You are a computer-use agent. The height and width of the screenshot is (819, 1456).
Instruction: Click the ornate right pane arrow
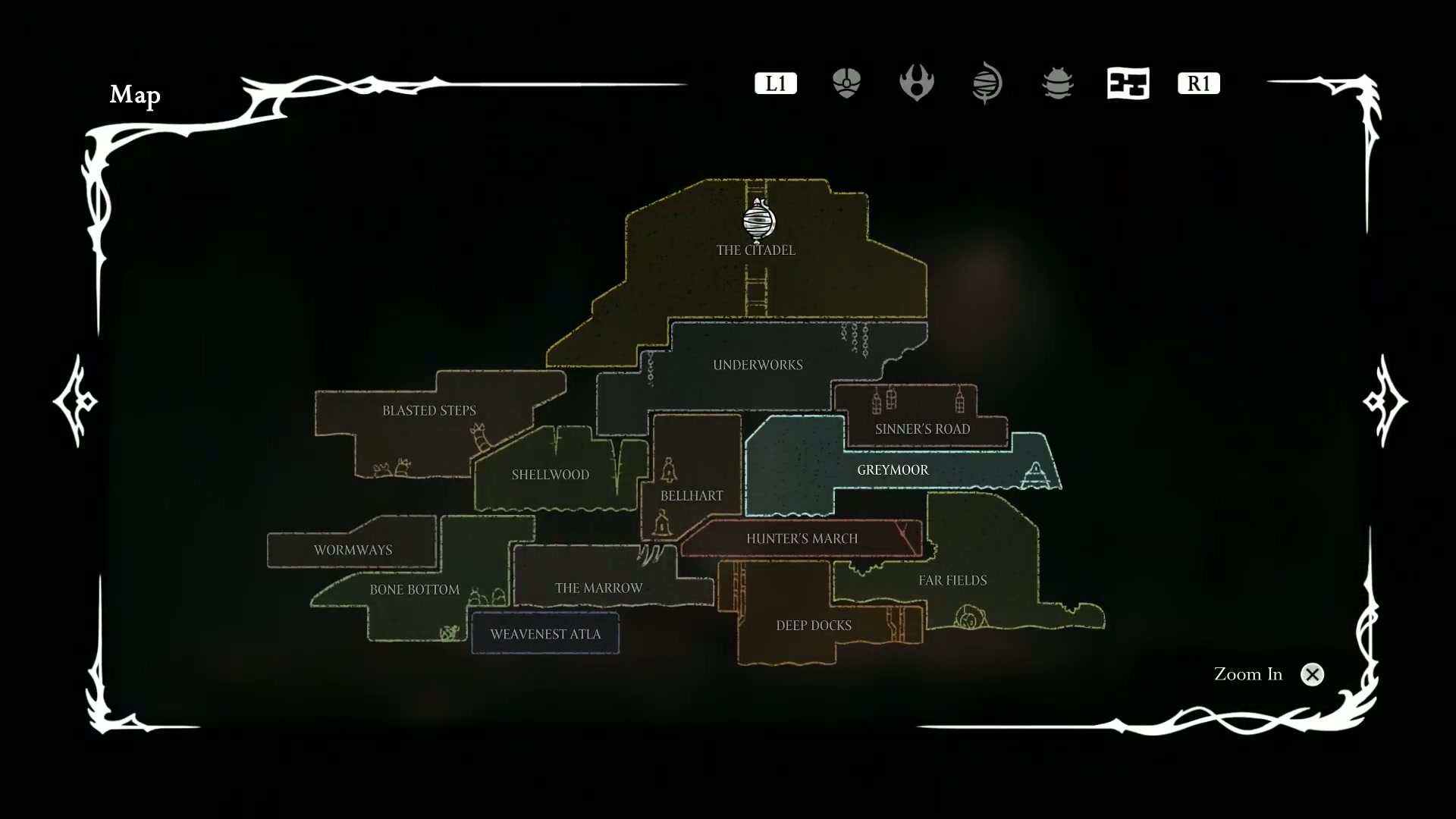(1385, 400)
